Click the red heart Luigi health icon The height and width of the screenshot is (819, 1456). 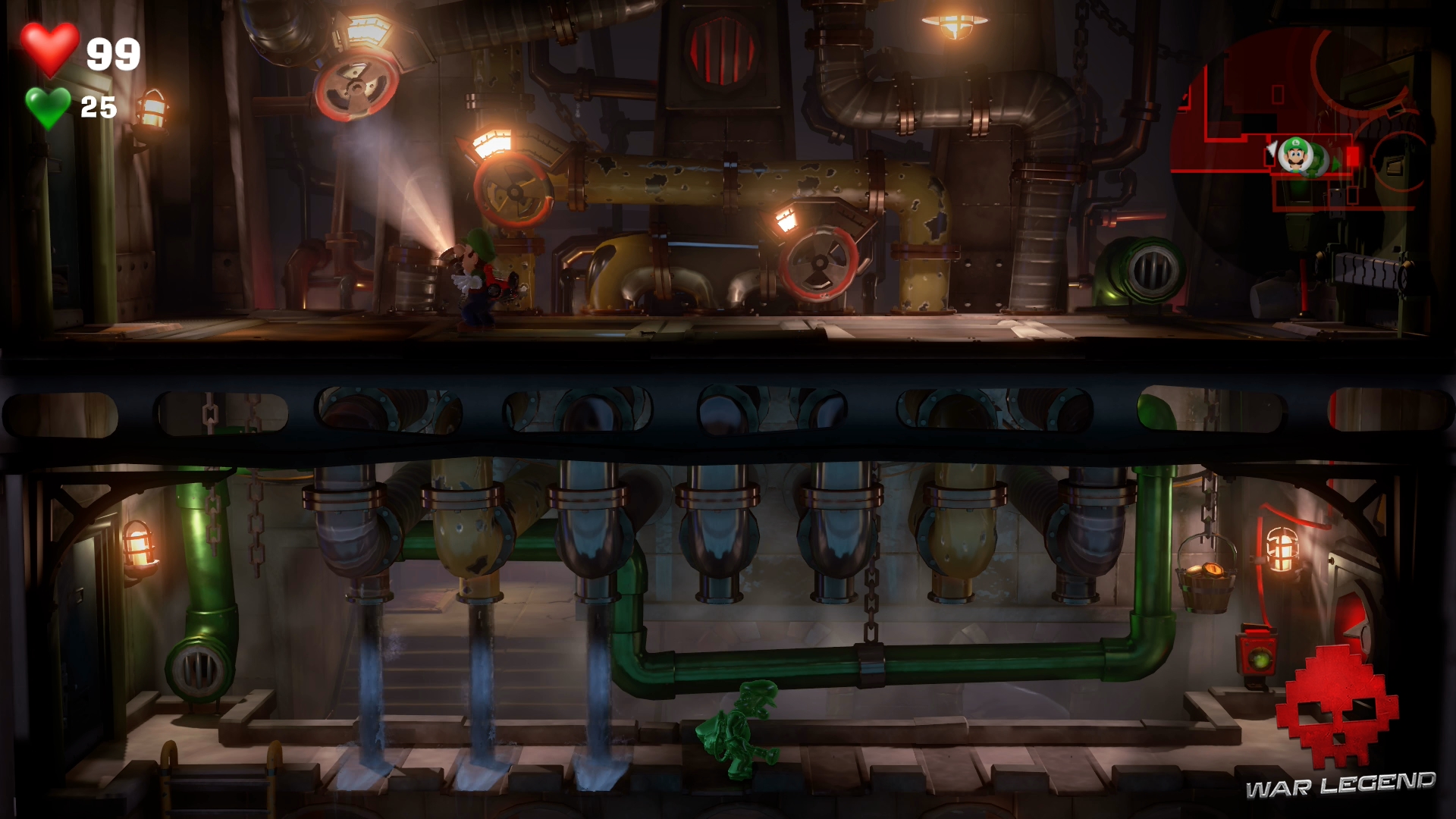tap(49, 49)
